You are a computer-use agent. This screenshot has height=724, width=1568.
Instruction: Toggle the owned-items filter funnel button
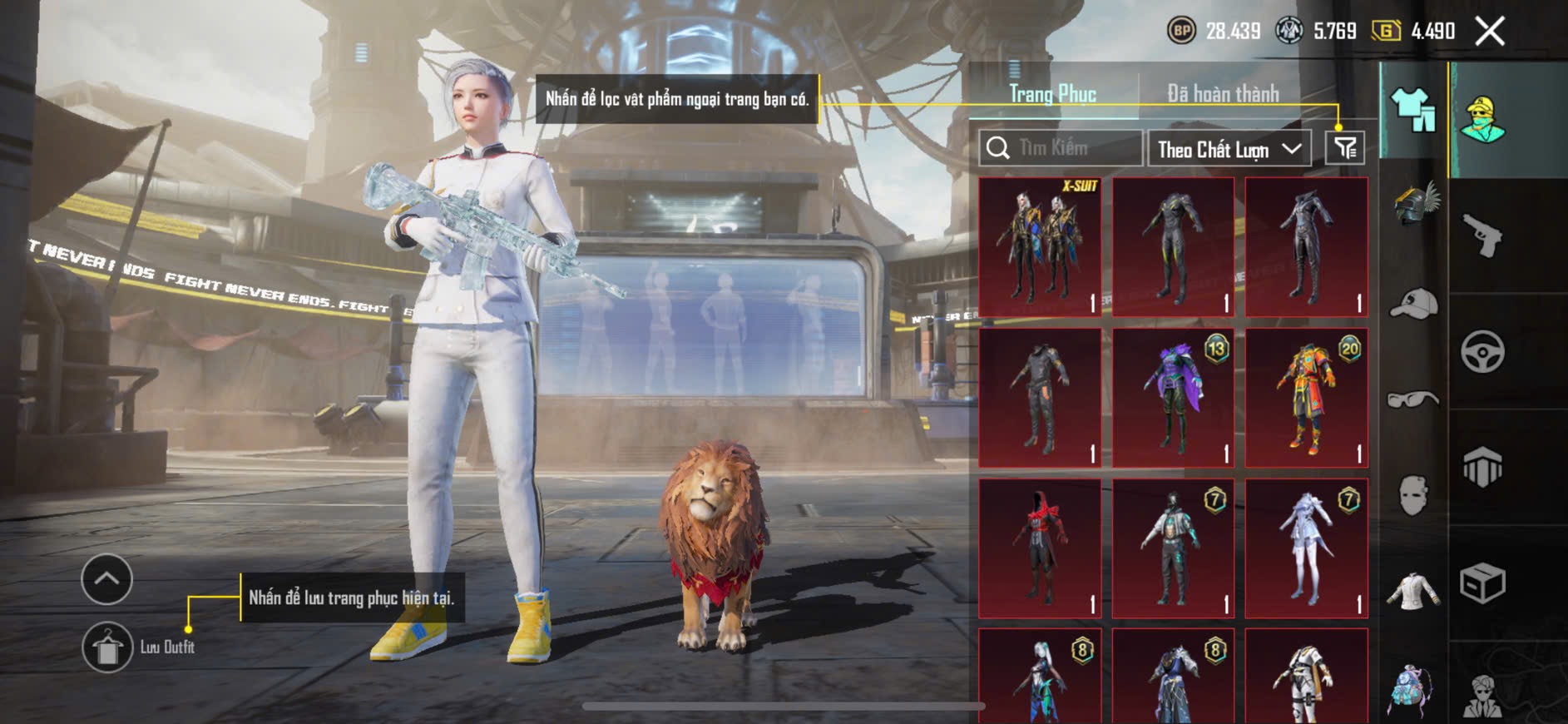[1344, 148]
